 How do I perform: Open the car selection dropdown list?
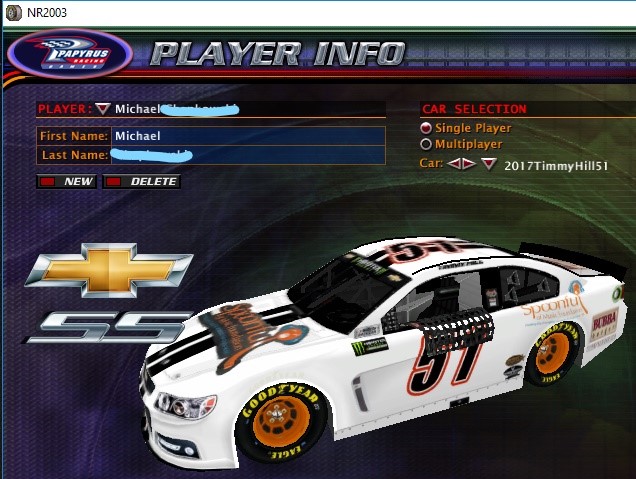488,164
